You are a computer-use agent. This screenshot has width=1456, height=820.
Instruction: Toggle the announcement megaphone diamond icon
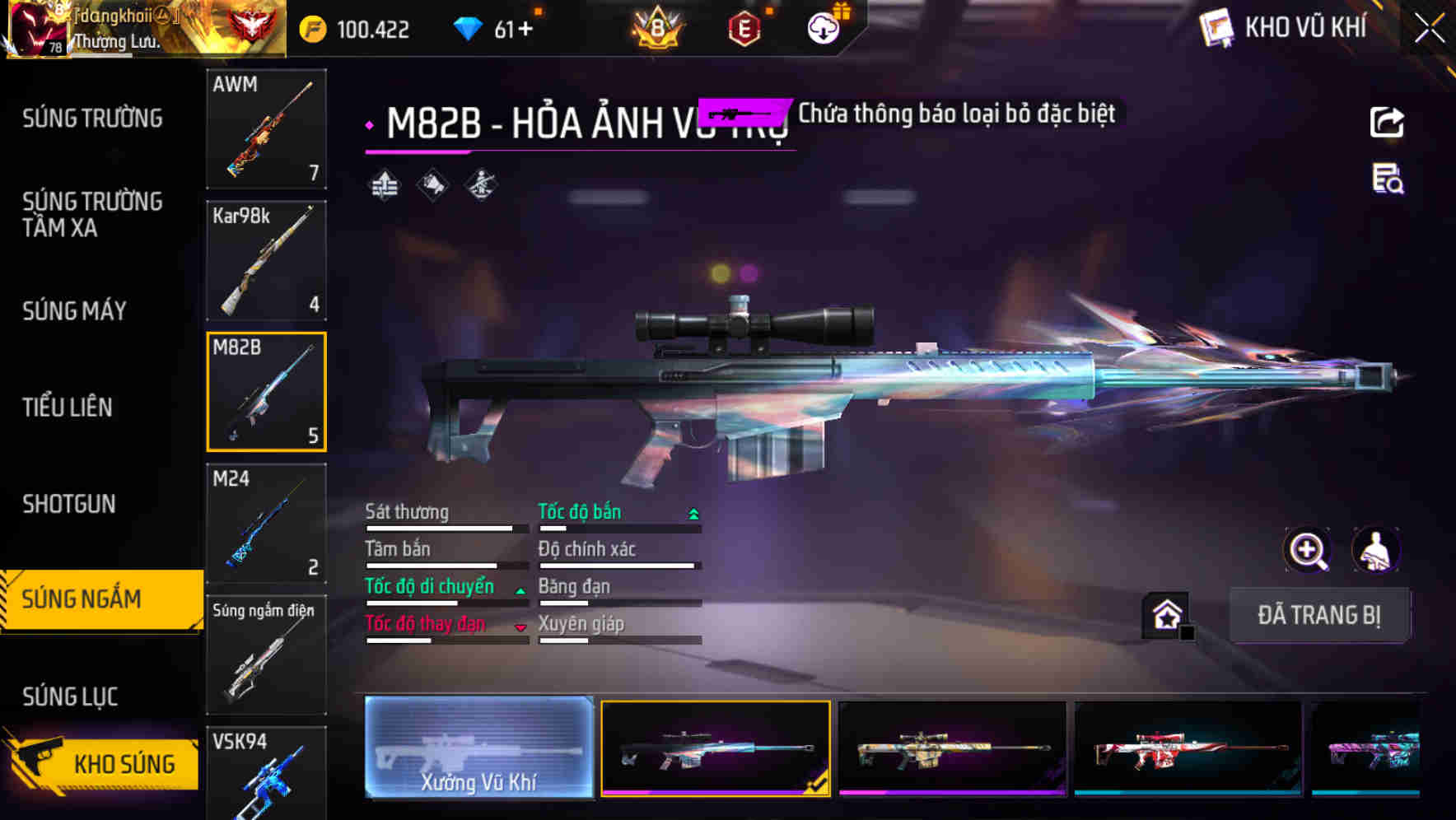432,185
